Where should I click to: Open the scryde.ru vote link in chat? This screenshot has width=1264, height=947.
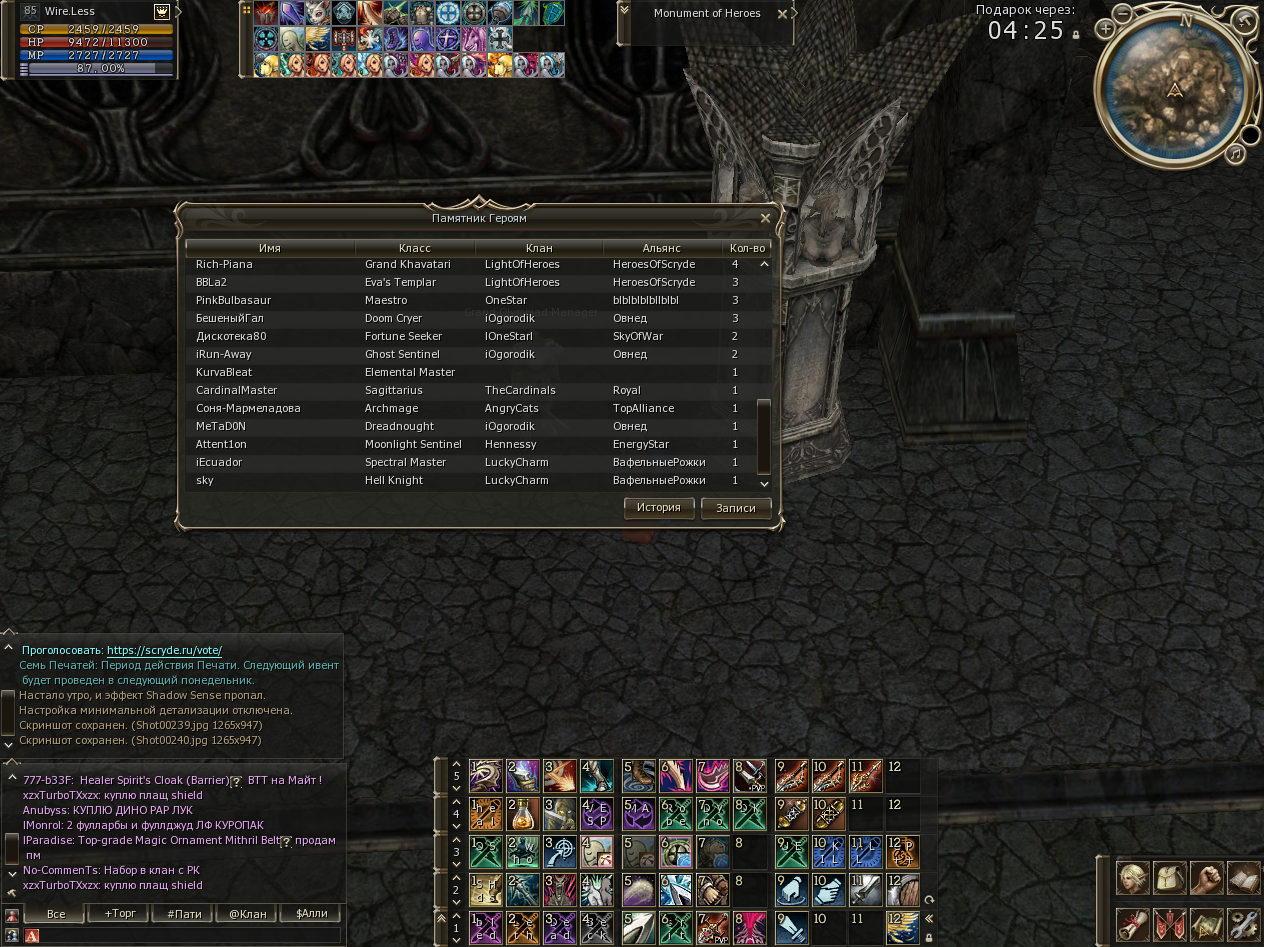click(164, 650)
